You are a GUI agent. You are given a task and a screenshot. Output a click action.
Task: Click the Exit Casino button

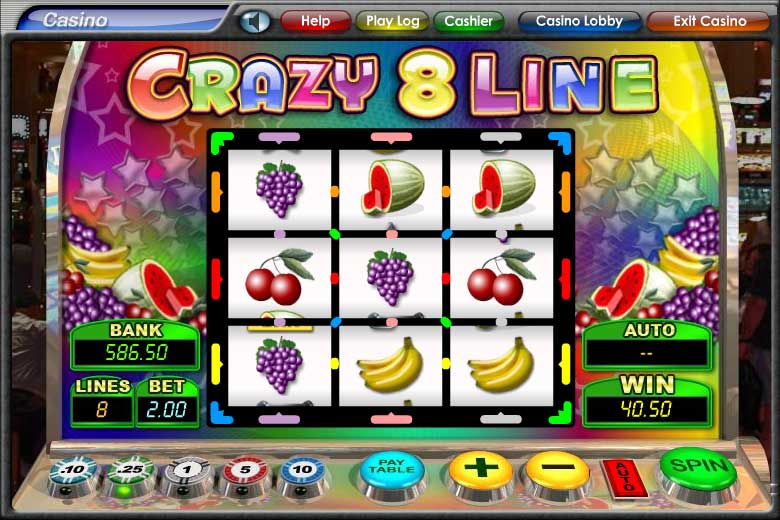(x=710, y=21)
